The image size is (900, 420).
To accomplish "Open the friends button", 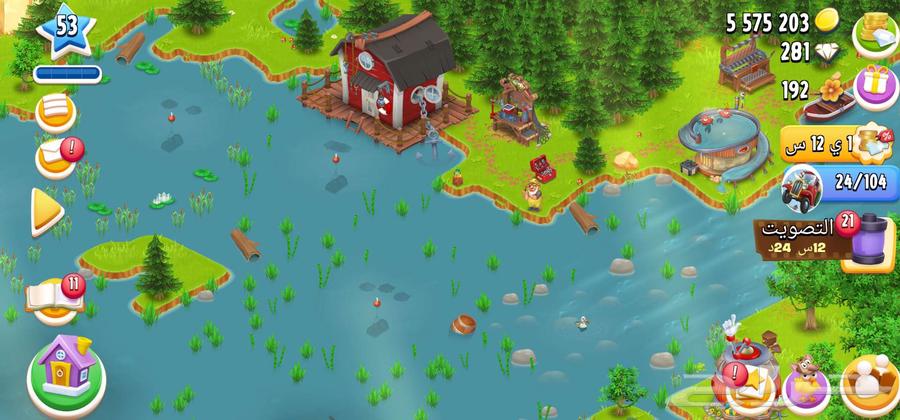I will [x=868, y=385].
